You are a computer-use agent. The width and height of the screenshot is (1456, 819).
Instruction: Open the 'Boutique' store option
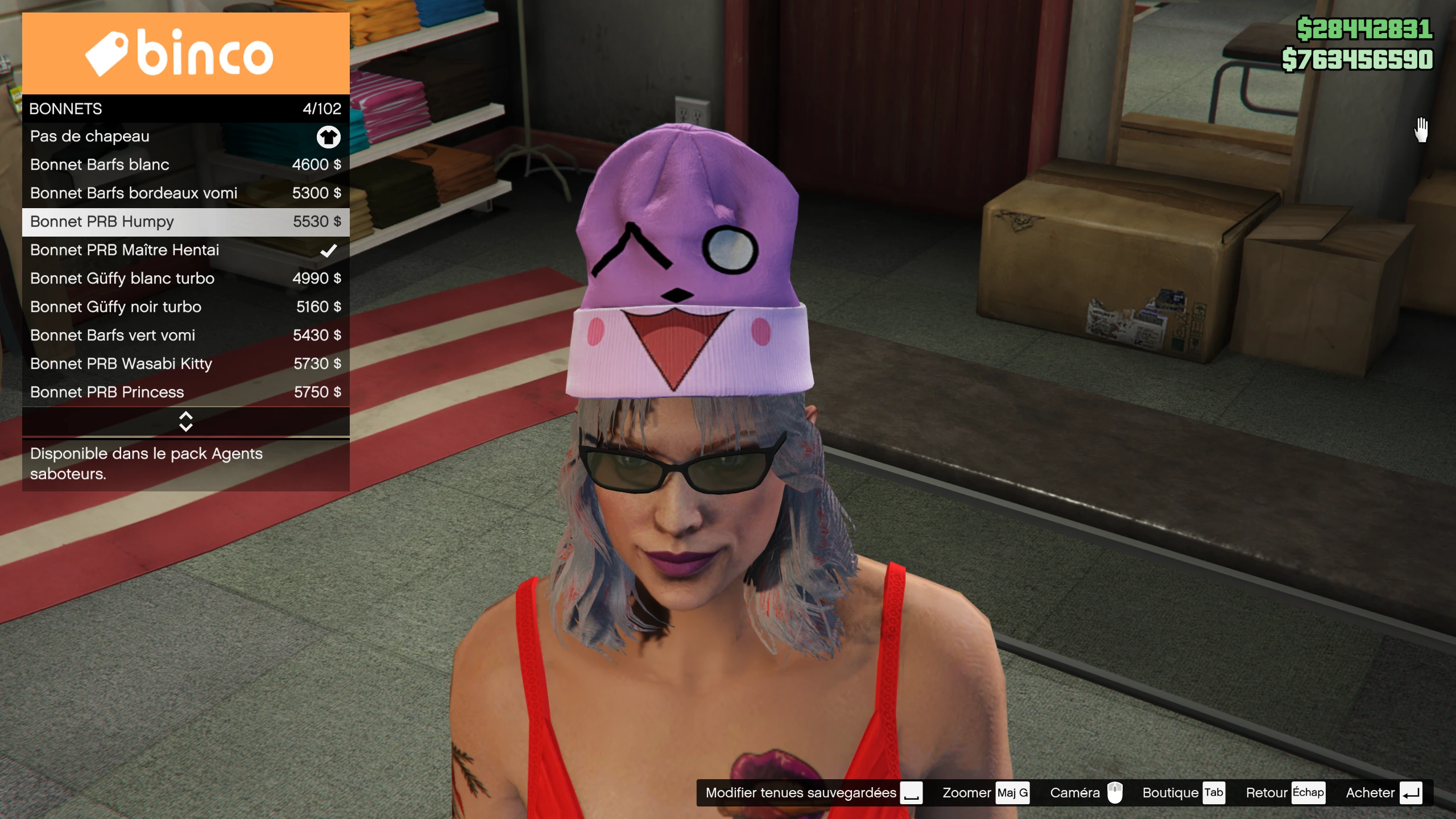click(x=1183, y=793)
